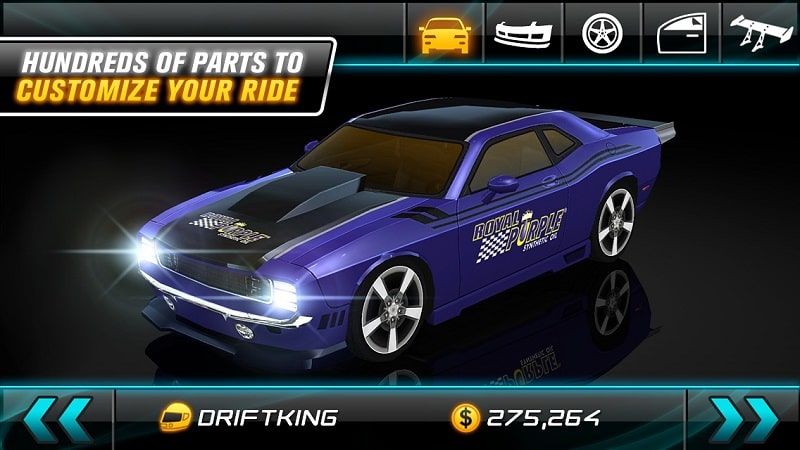The height and width of the screenshot is (450, 800).
Task: Open the rear spoiler tab
Action: click(762, 31)
